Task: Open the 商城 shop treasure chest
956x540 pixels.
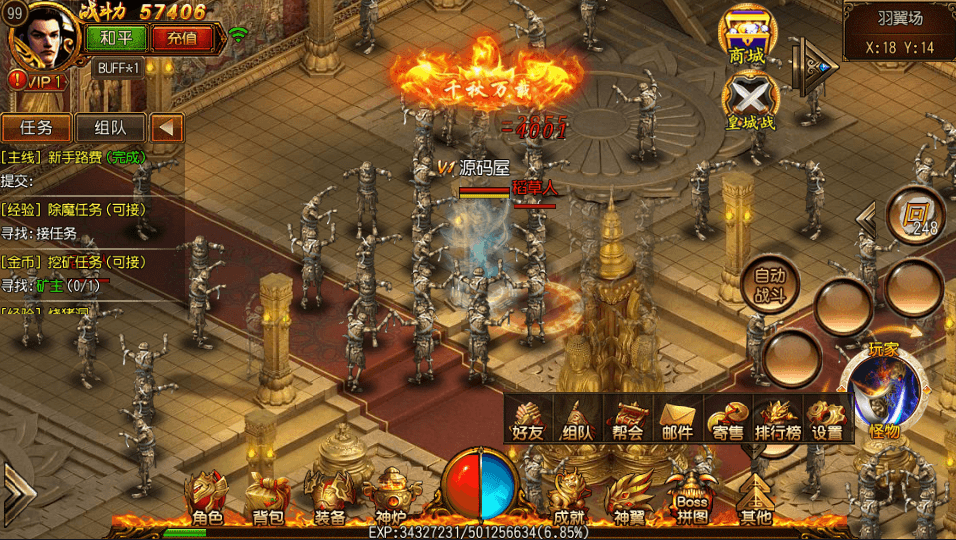Action: tap(747, 36)
